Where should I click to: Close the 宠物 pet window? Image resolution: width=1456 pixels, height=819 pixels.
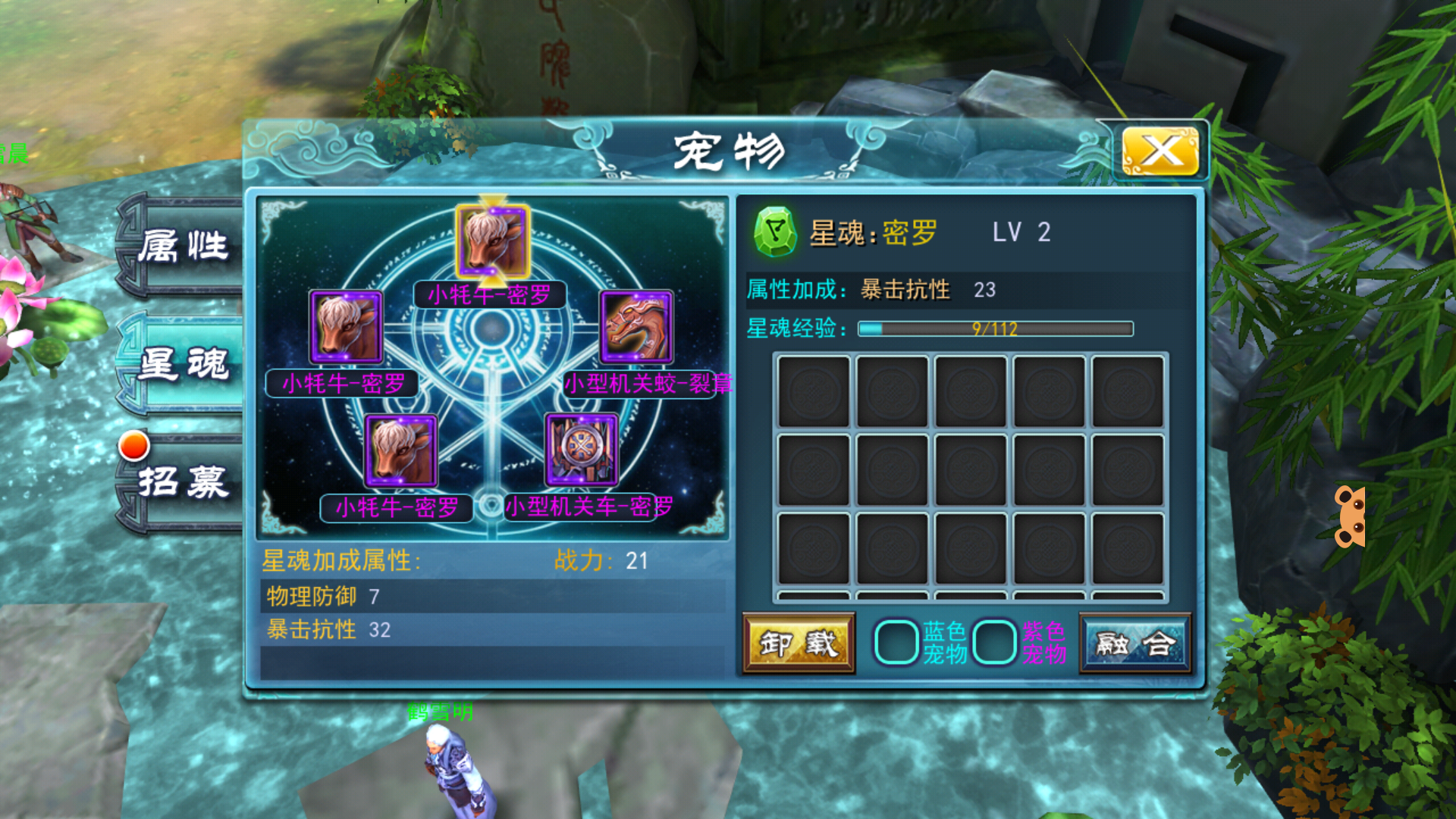(1159, 151)
